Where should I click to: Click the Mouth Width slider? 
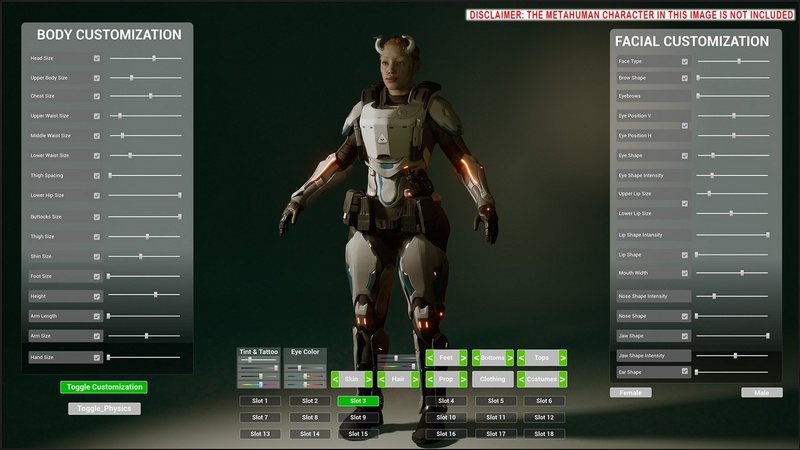point(733,273)
